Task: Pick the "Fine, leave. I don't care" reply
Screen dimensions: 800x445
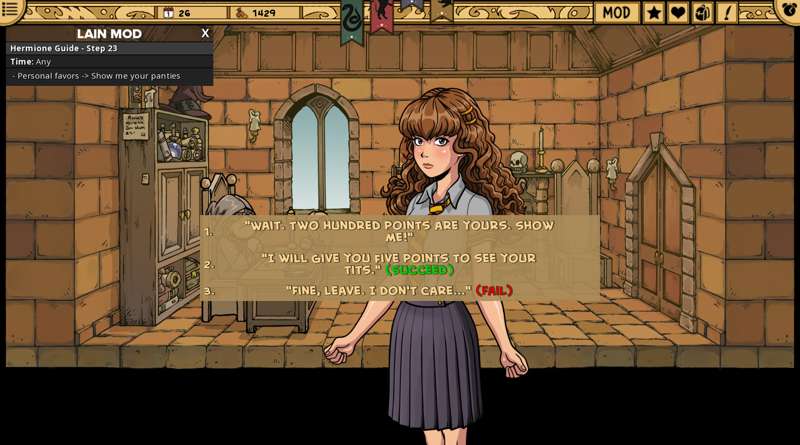Action: 399,291
